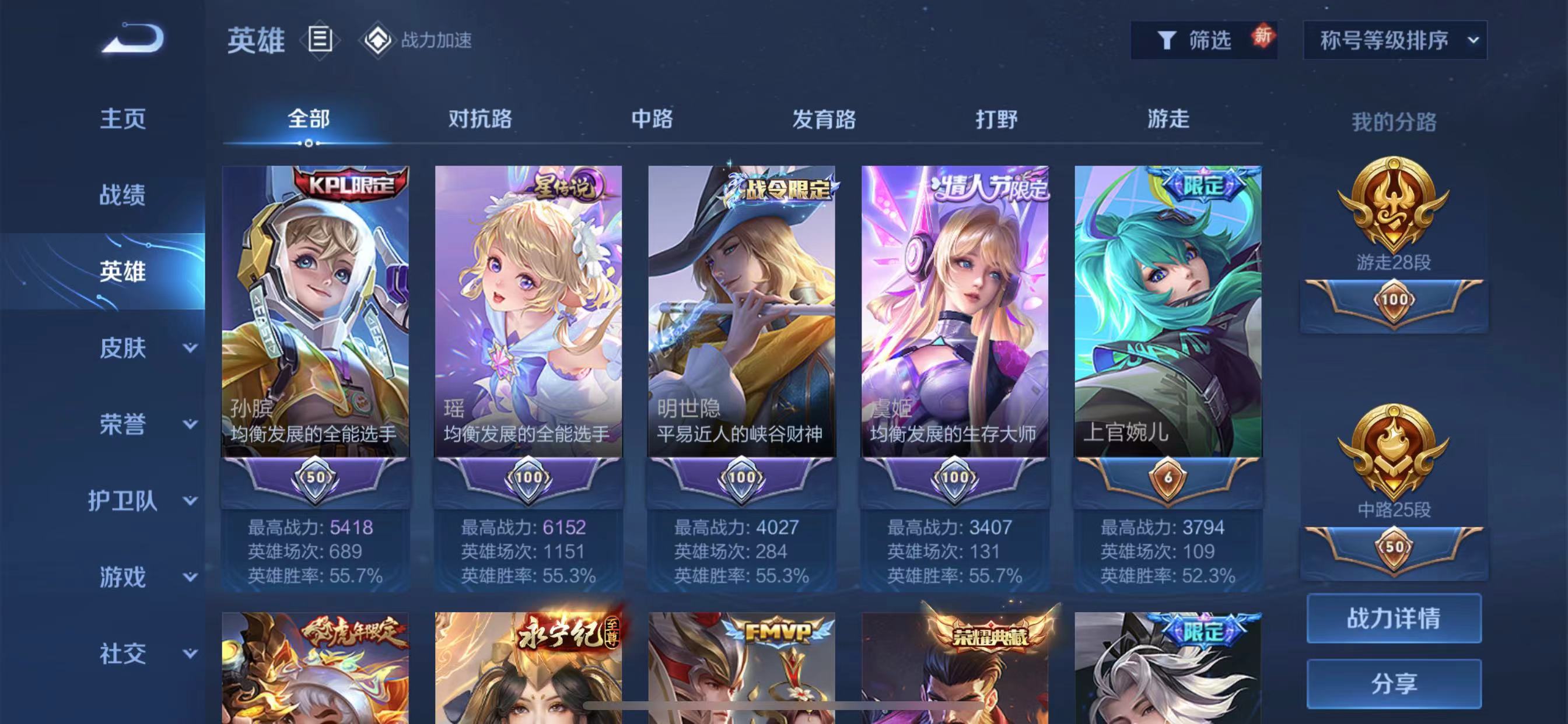Viewport: 1568px width, 724px height.
Task: Expand the 皮肤 sidebar section
Action: [x=124, y=348]
